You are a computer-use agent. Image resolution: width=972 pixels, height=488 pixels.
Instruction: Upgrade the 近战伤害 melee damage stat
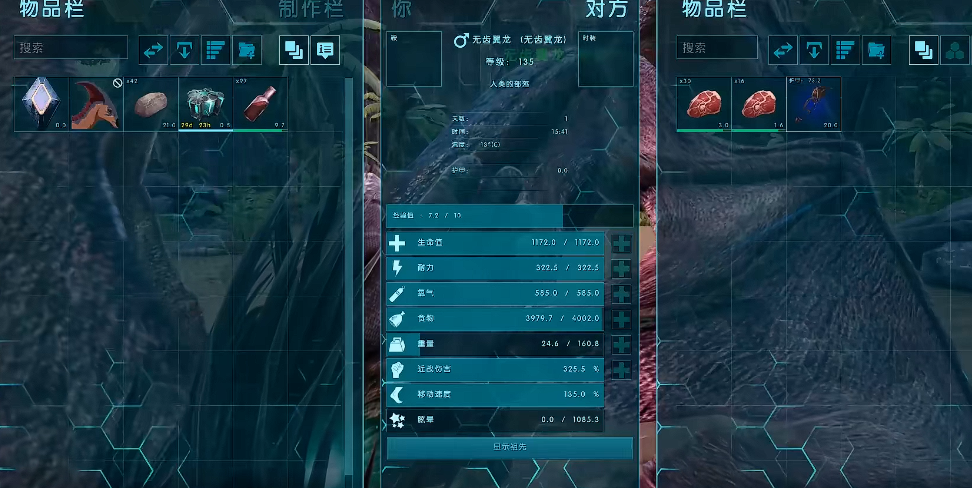(x=620, y=370)
